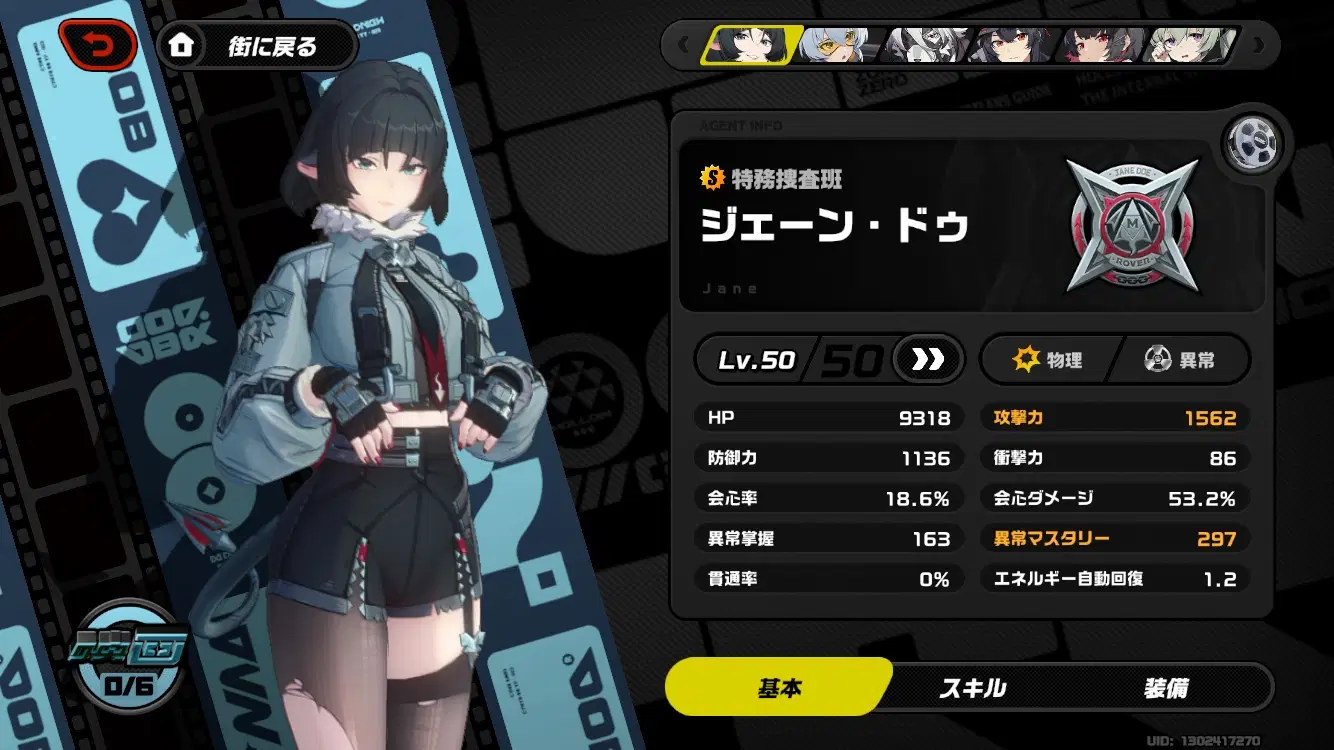Screen dimensions: 1334x750
Task: Select the 基本 basic info tab
Action: pyautogui.click(x=780, y=688)
